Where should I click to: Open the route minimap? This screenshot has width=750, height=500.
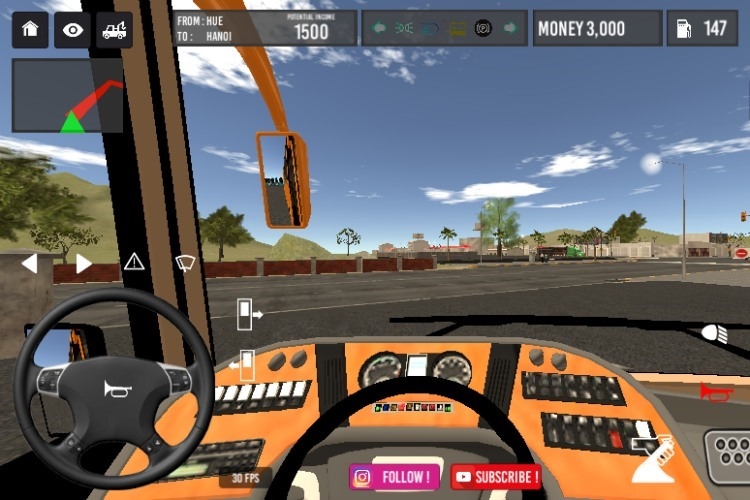pos(68,96)
